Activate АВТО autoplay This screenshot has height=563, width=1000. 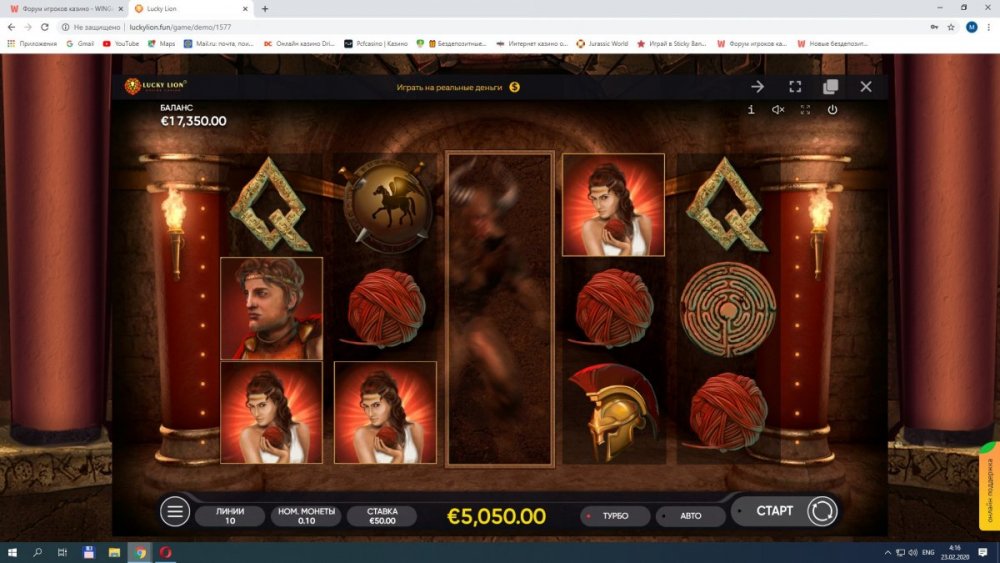(690, 516)
